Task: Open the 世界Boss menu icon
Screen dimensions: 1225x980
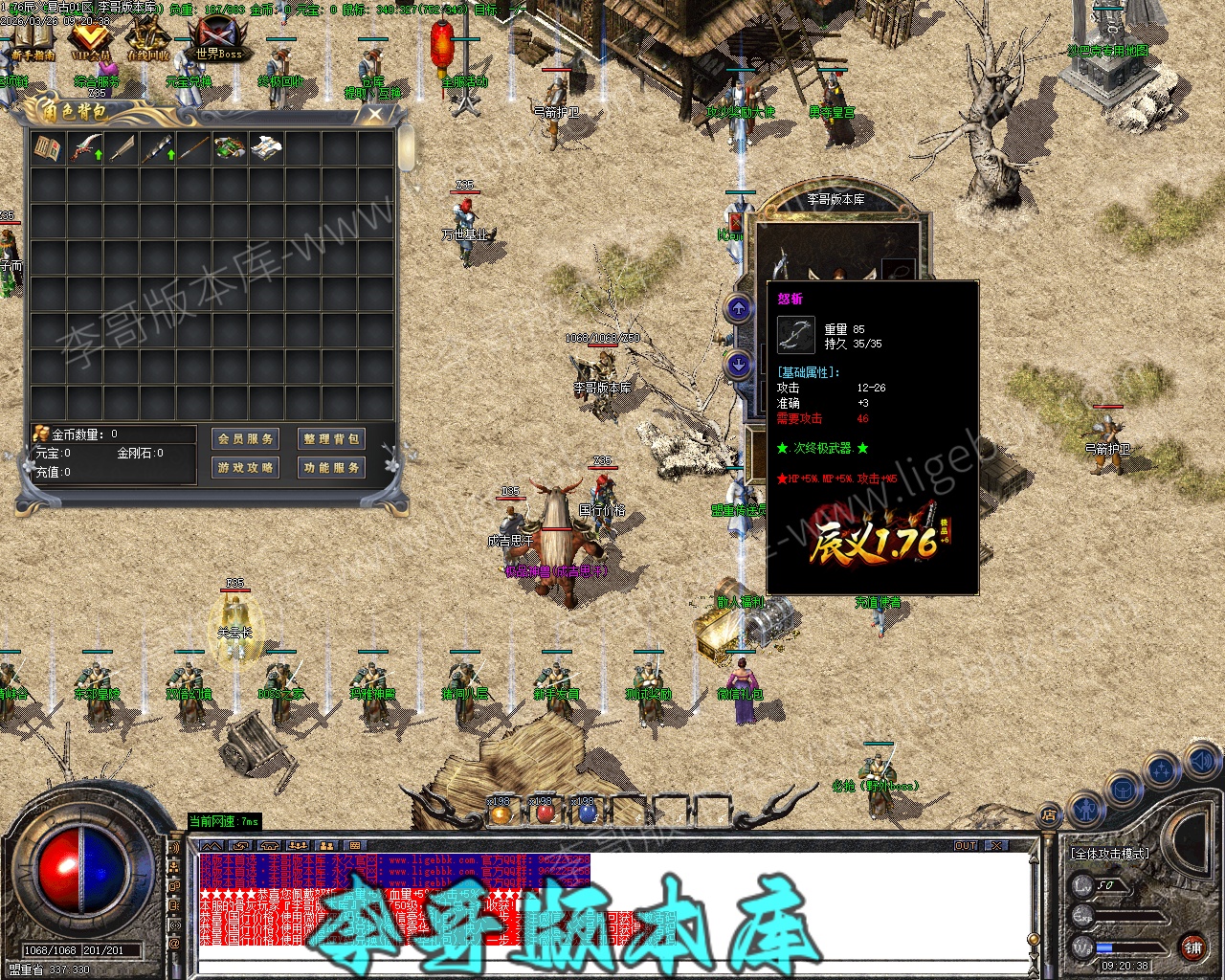Action: 219,41
